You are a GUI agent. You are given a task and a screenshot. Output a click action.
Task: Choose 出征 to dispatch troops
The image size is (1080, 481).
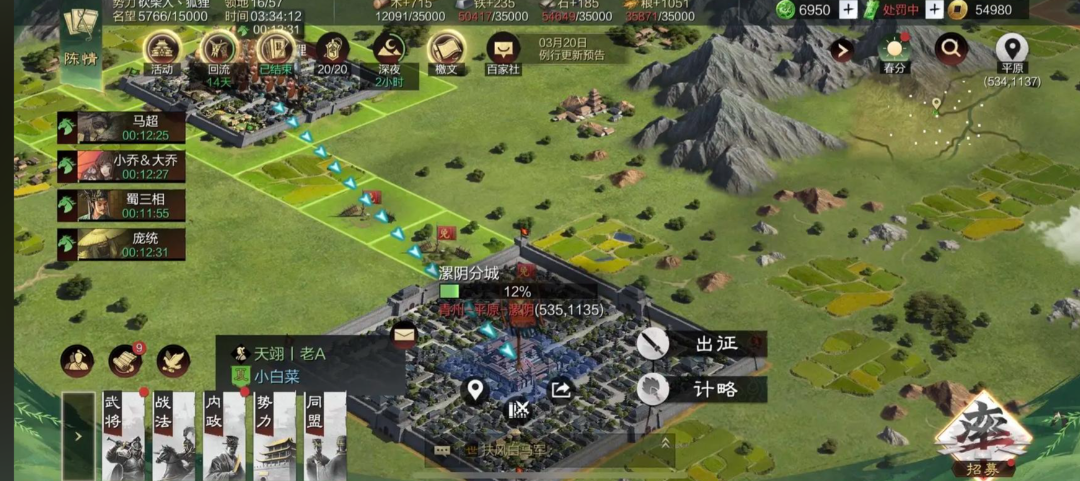[702, 344]
